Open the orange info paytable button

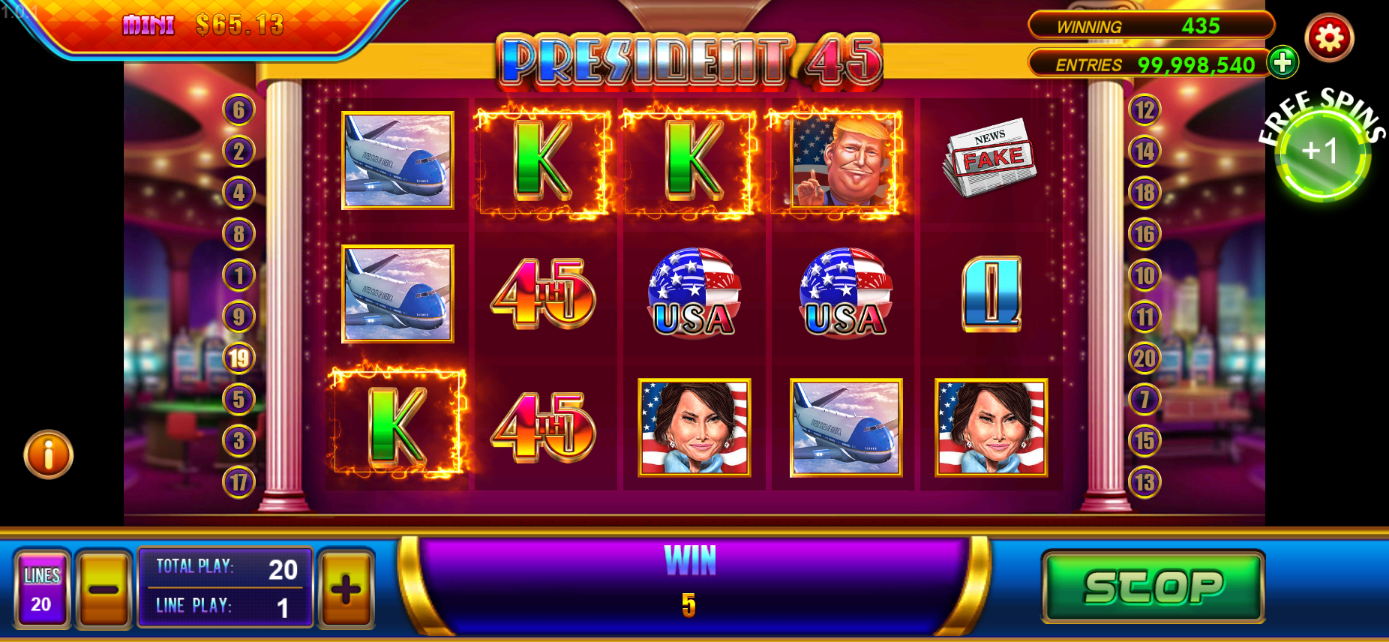coord(49,455)
